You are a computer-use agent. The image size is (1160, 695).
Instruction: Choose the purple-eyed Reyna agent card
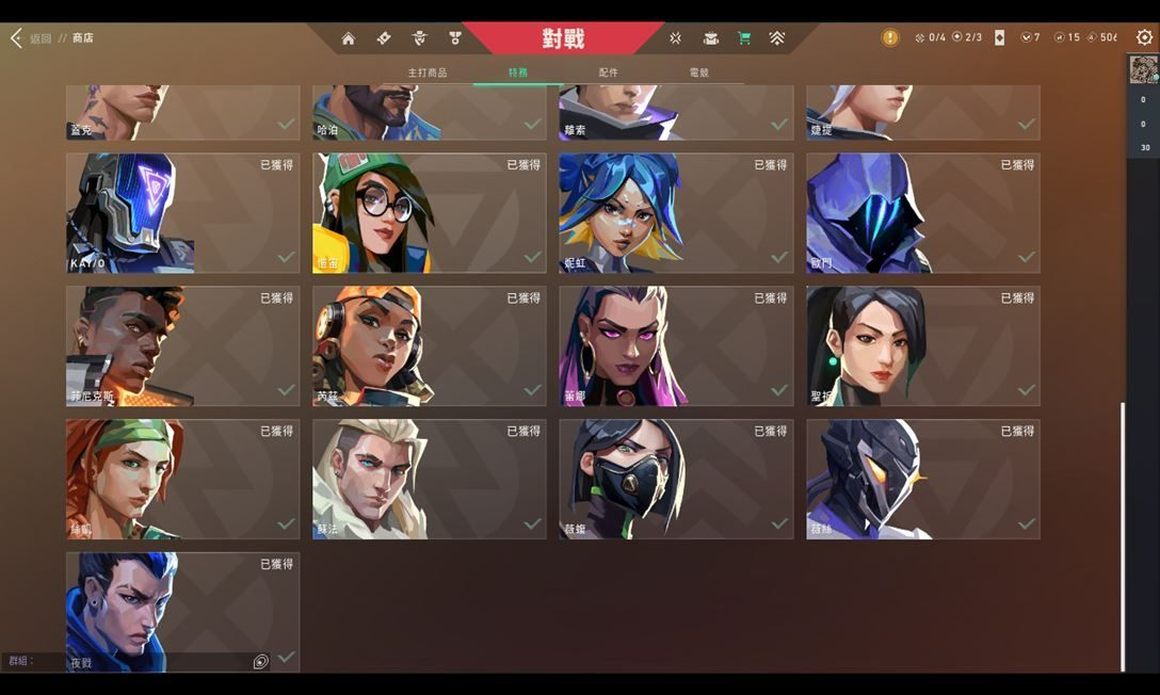pos(676,346)
